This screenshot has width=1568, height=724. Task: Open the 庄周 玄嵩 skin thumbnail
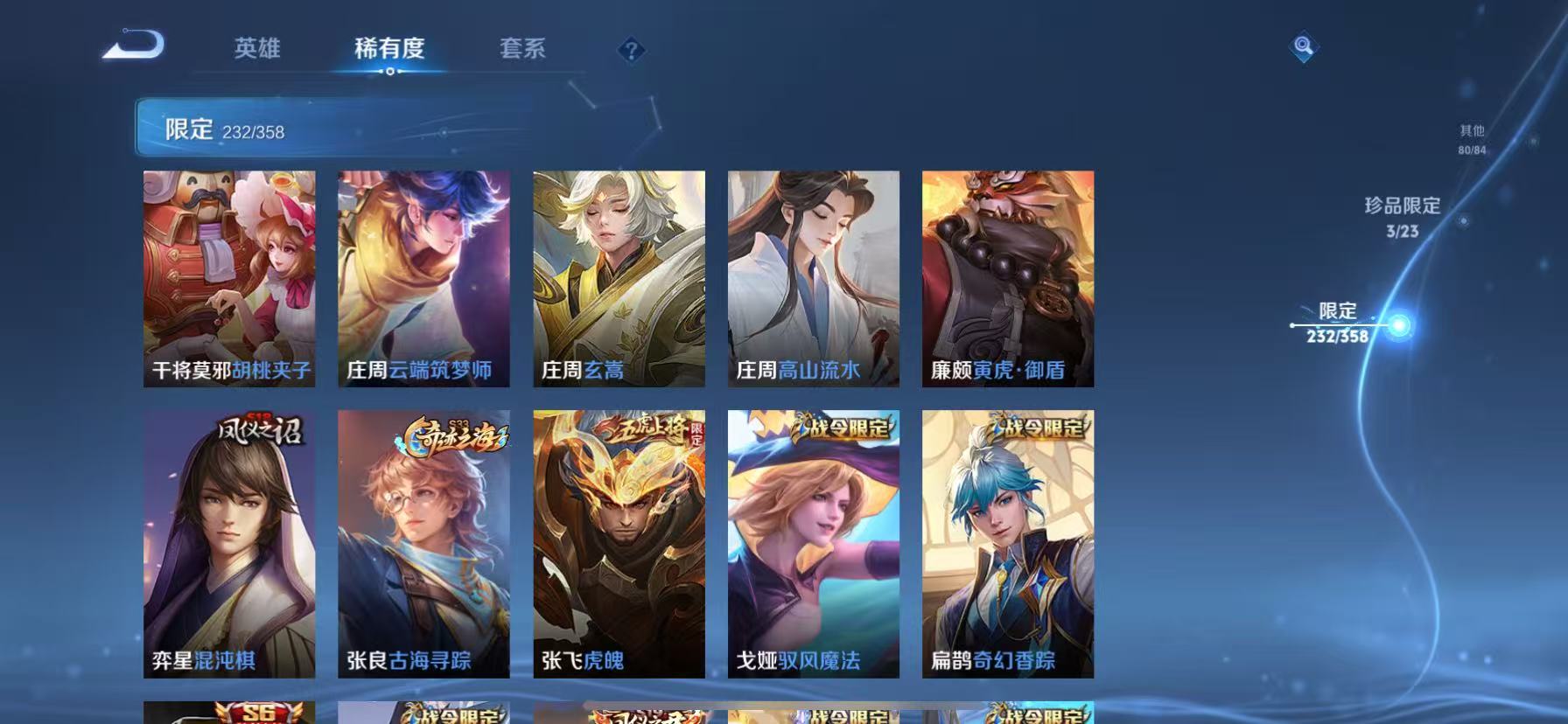[x=618, y=278]
